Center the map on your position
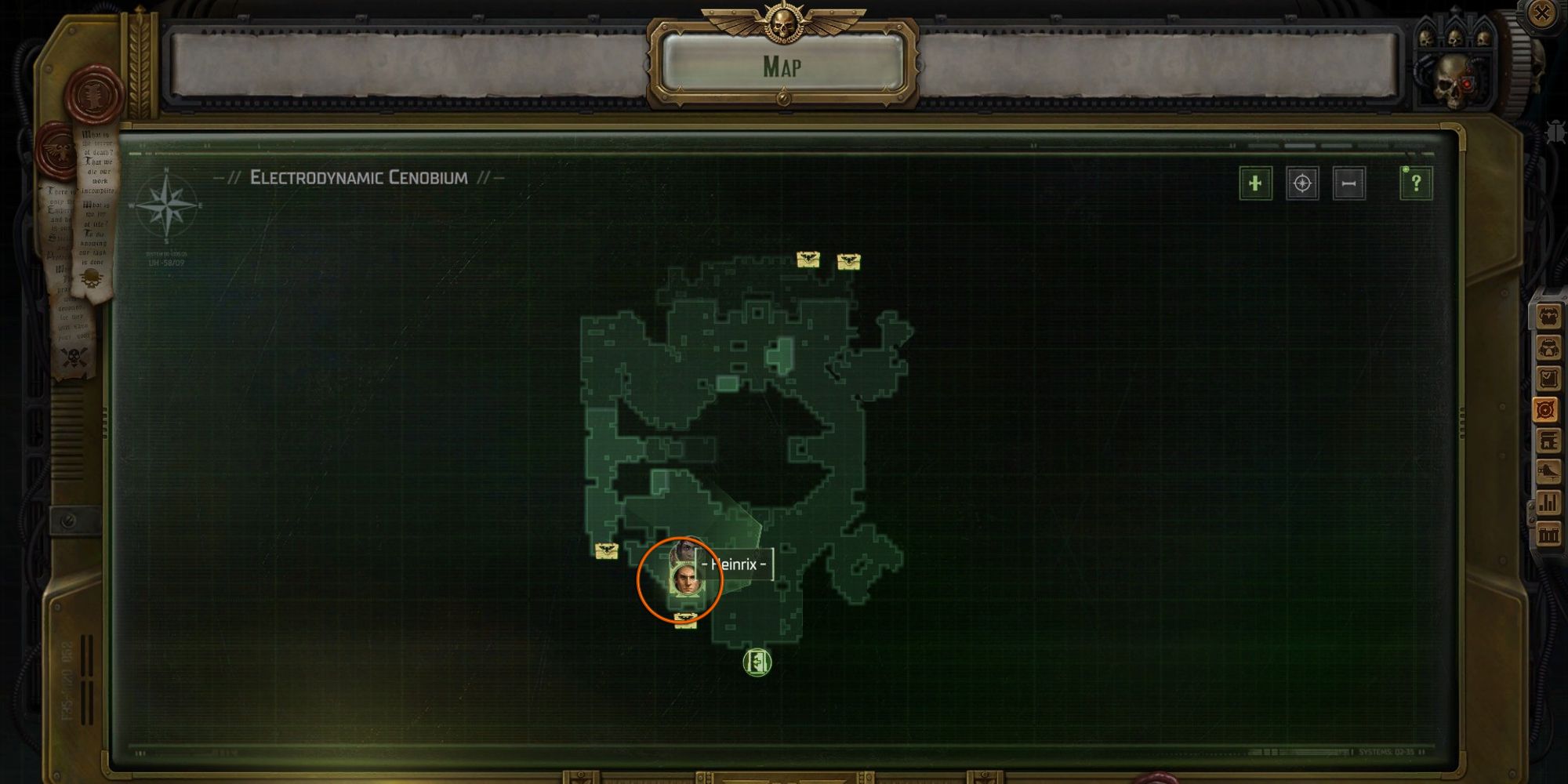The height and width of the screenshot is (784, 1568). click(1302, 184)
